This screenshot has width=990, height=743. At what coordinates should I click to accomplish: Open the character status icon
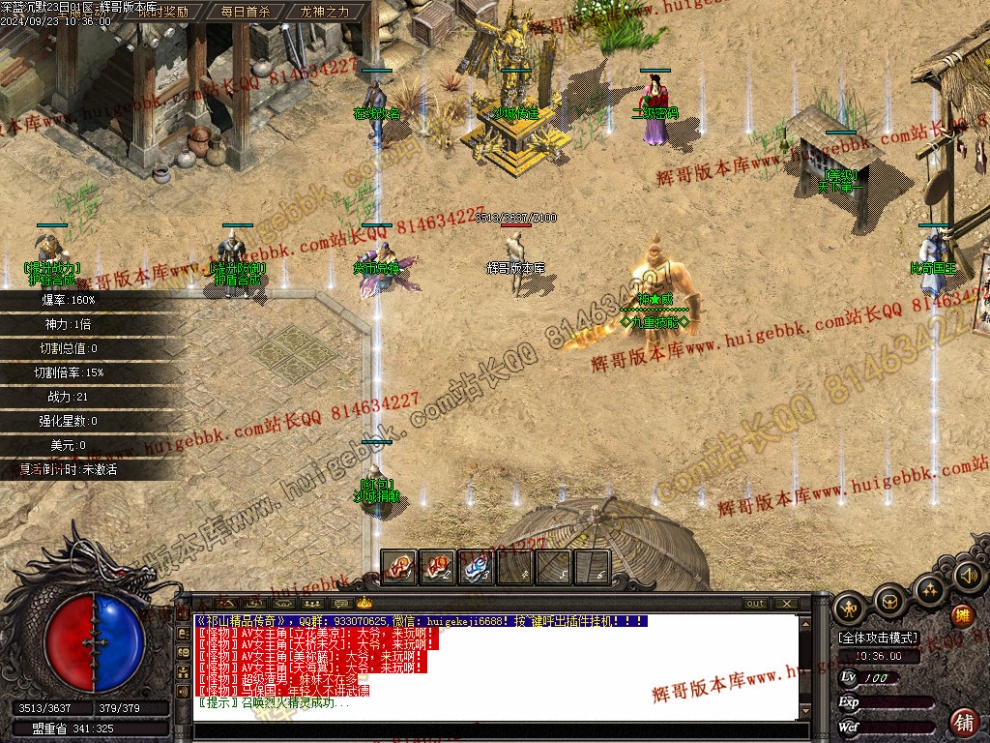(x=849, y=606)
